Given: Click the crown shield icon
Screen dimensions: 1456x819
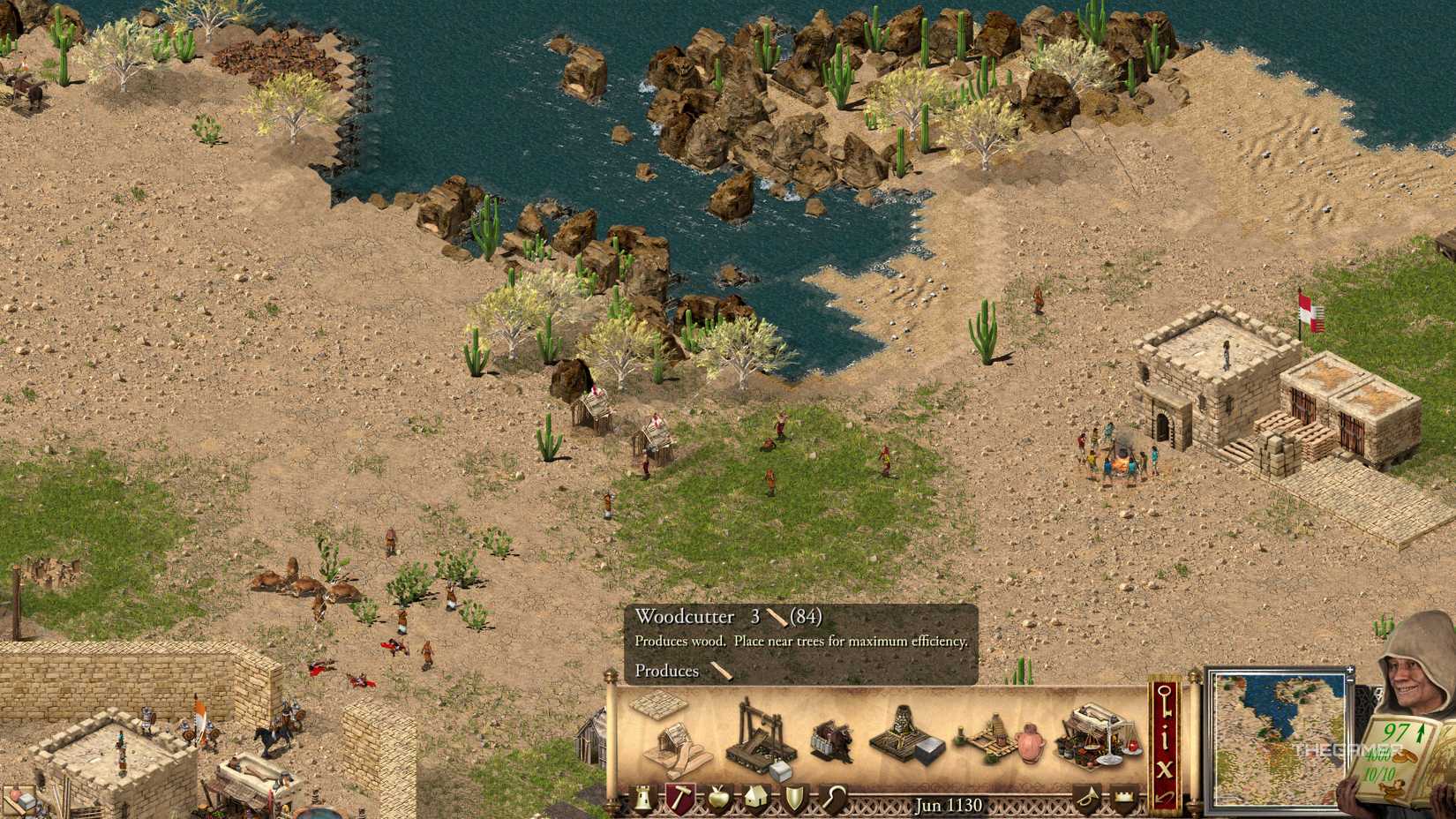Looking at the screenshot, I should coord(1125,796).
